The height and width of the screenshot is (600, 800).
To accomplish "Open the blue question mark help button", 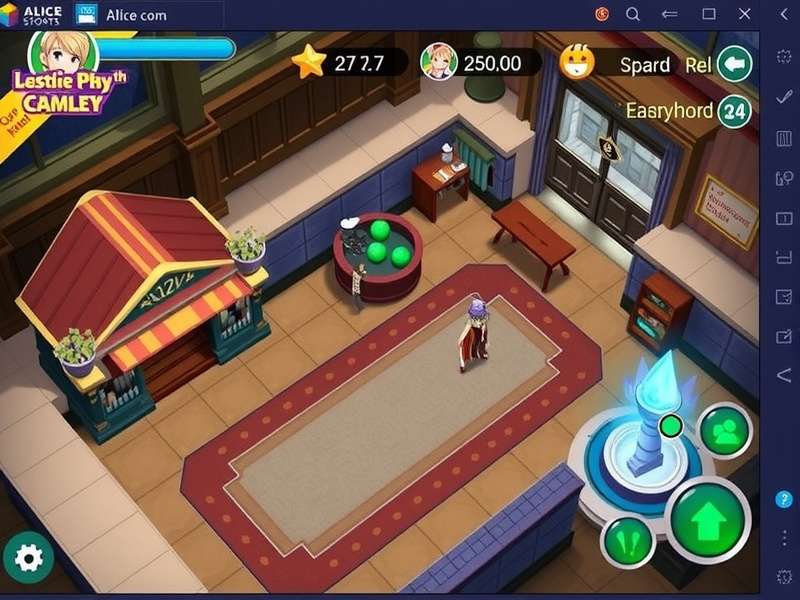I will tap(783, 500).
